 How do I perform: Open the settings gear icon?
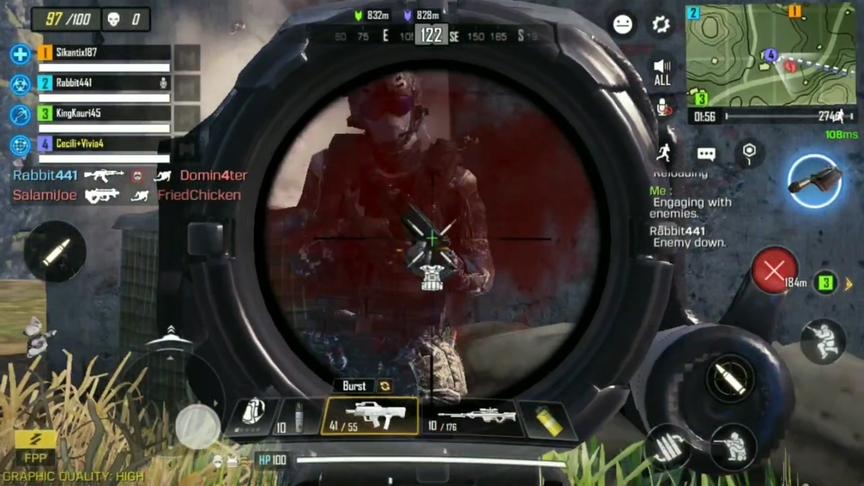point(661,25)
